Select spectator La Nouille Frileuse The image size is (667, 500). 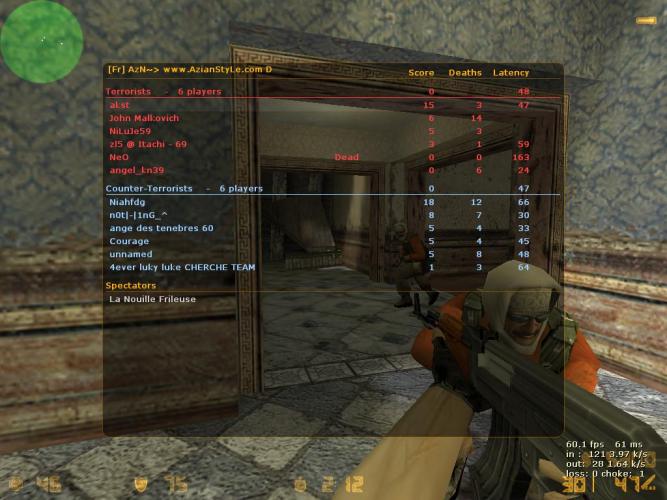[x=152, y=298]
